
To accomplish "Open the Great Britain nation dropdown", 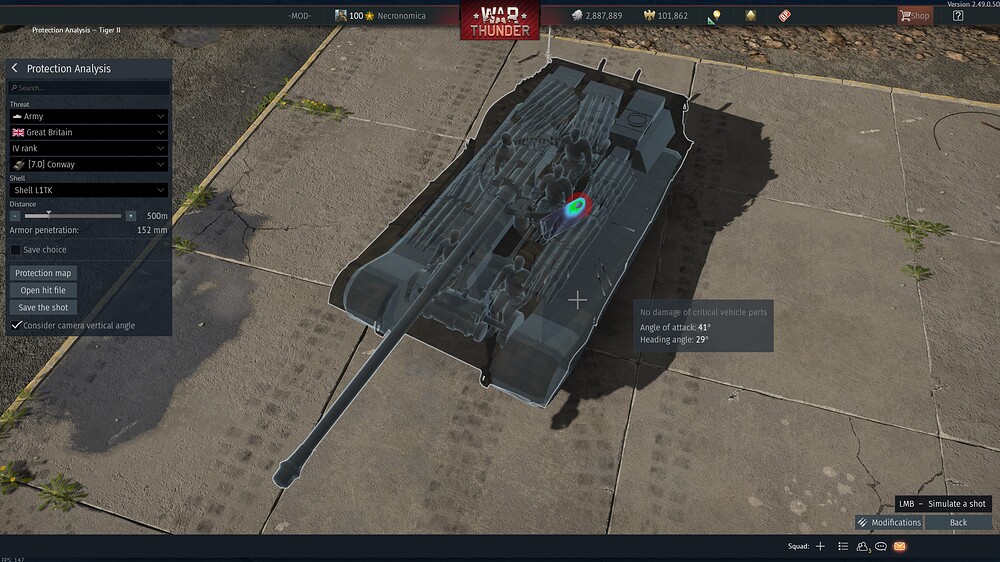I will click(88, 132).
